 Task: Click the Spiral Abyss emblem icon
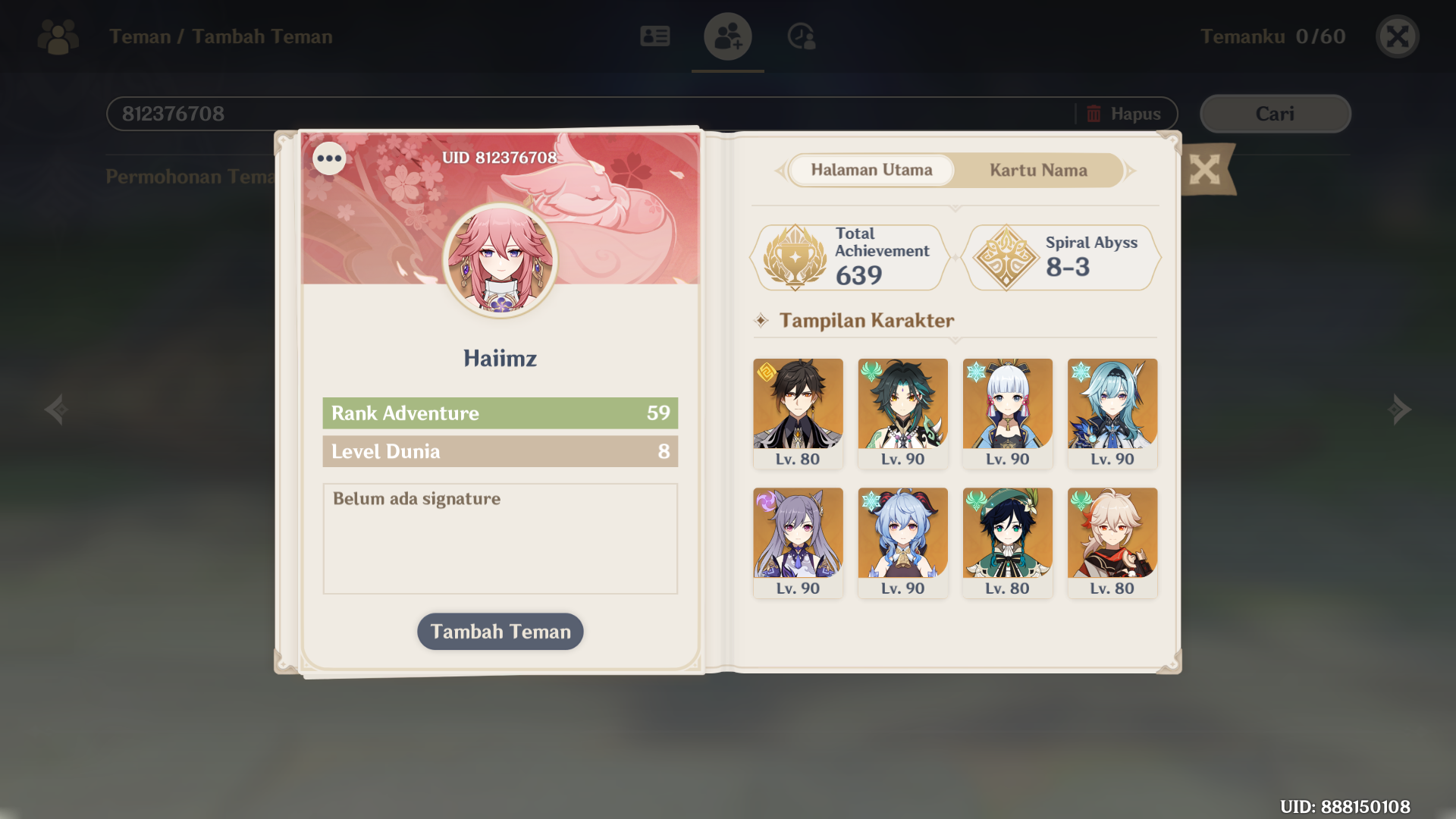(x=1006, y=257)
